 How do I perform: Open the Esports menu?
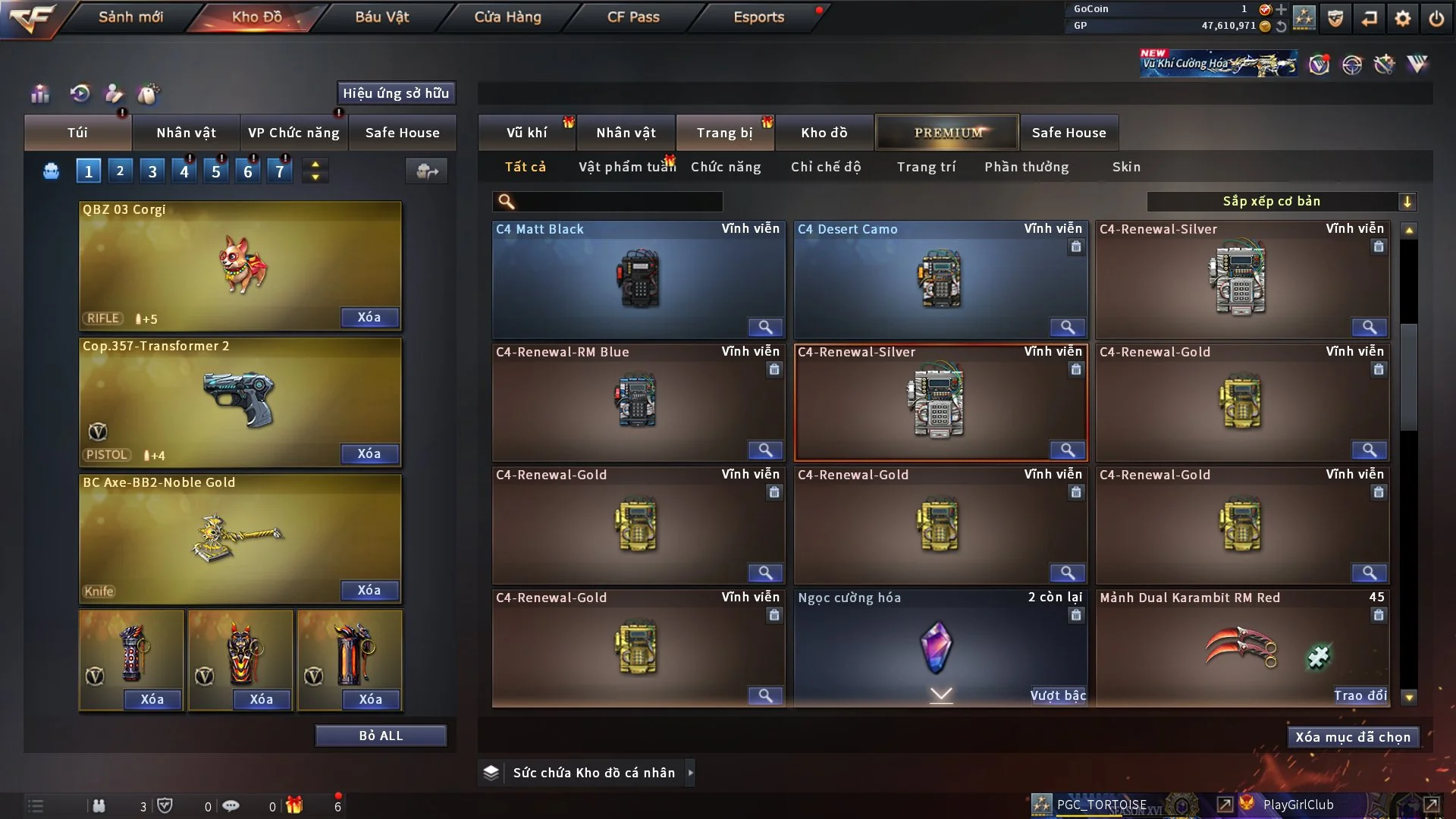758,17
